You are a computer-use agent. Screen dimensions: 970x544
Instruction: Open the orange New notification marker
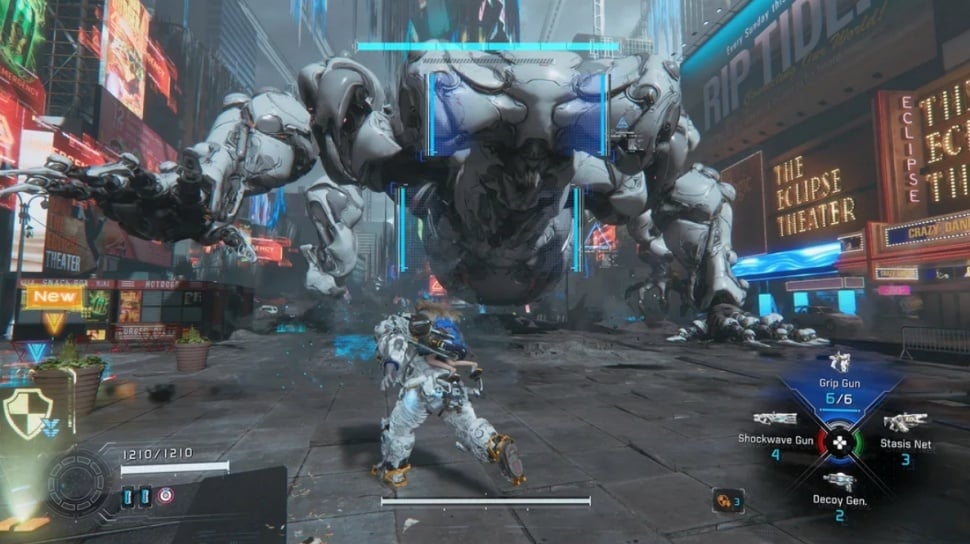coord(54,297)
